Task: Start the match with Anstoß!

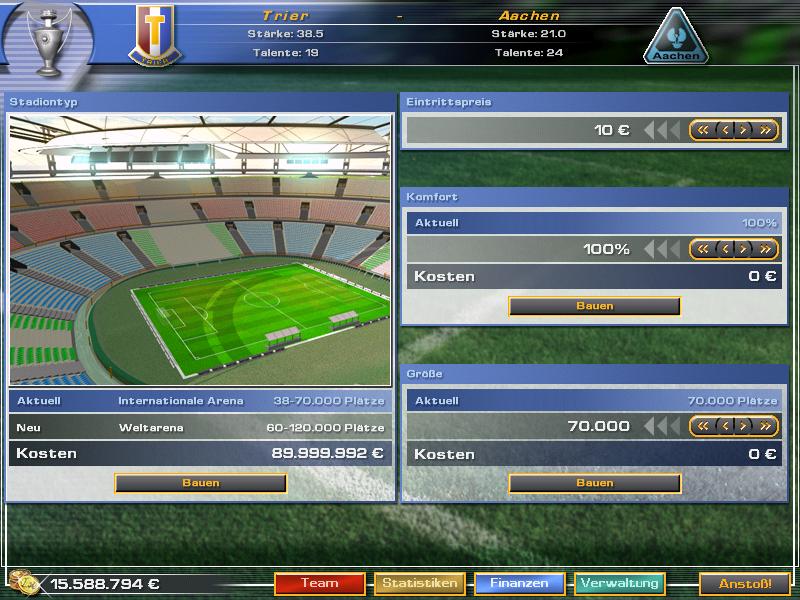Action: click(744, 583)
